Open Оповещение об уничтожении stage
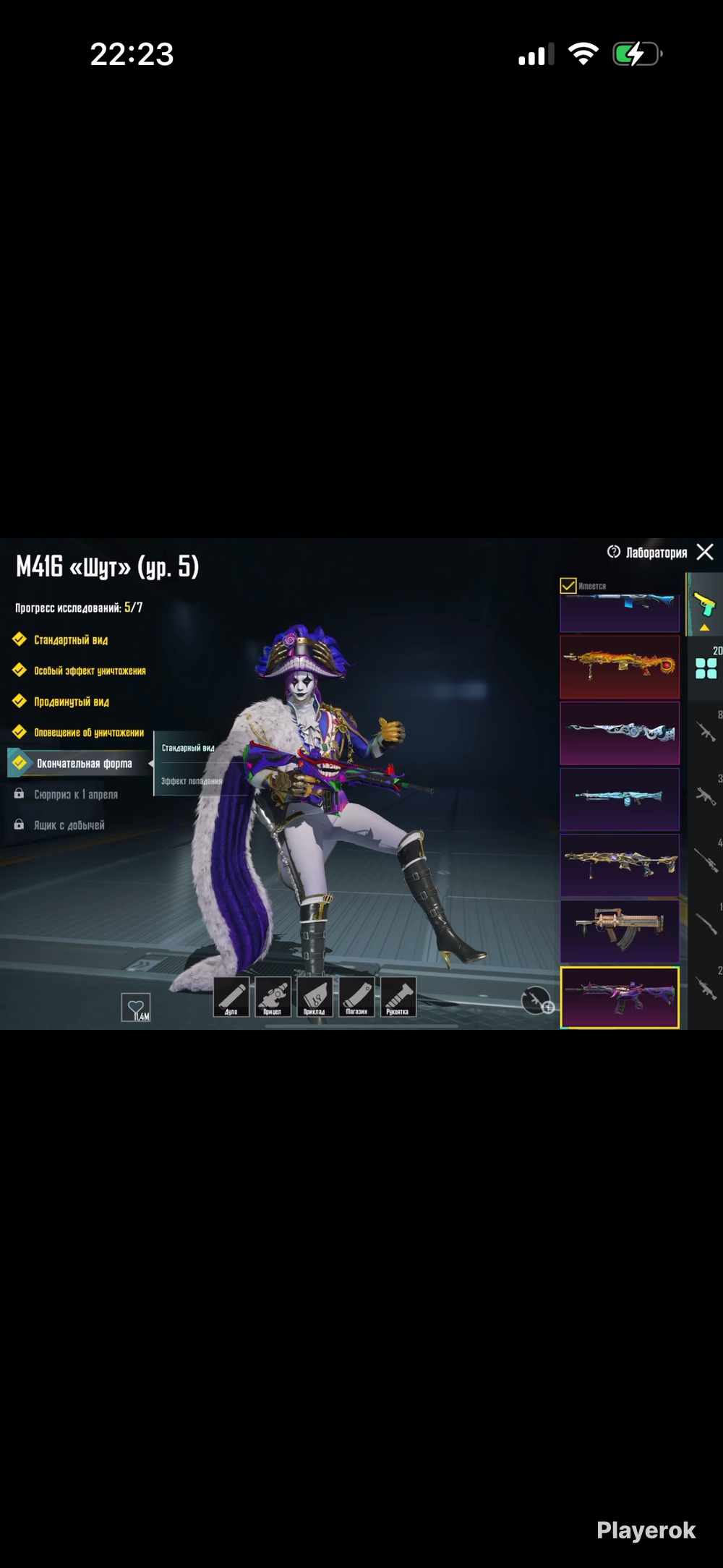 pyautogui.click(x=89, y=733)
